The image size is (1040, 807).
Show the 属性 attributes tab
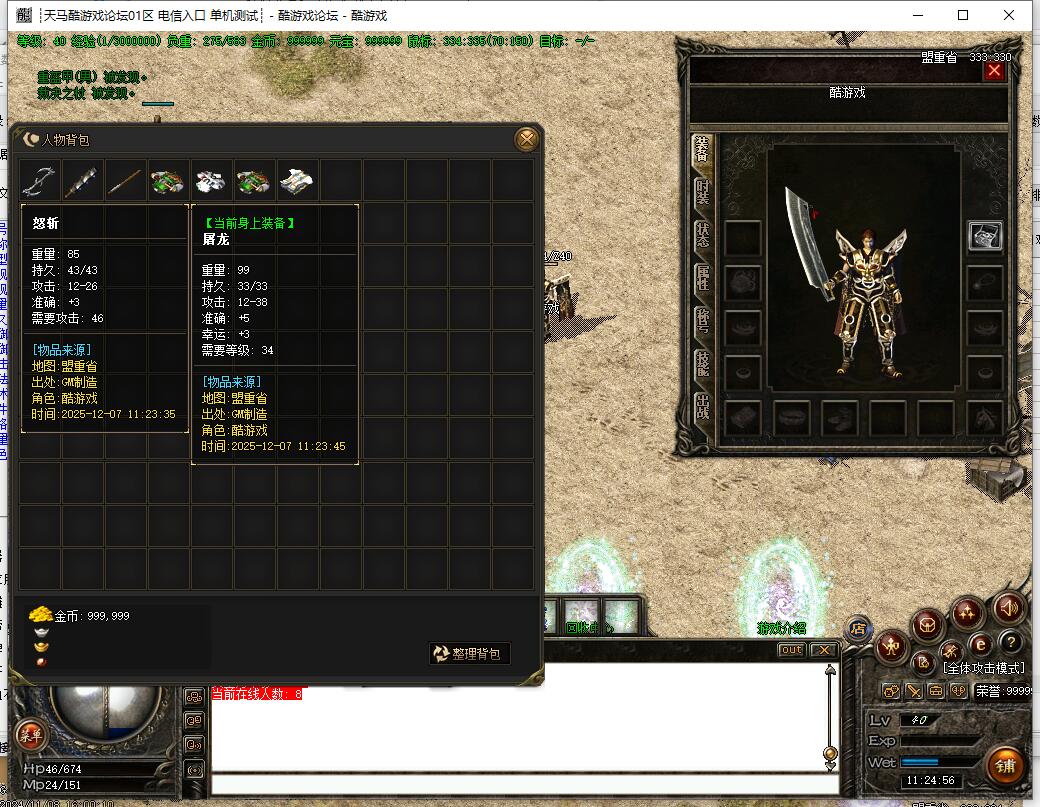pyautogui.click(x=703, y=278)
